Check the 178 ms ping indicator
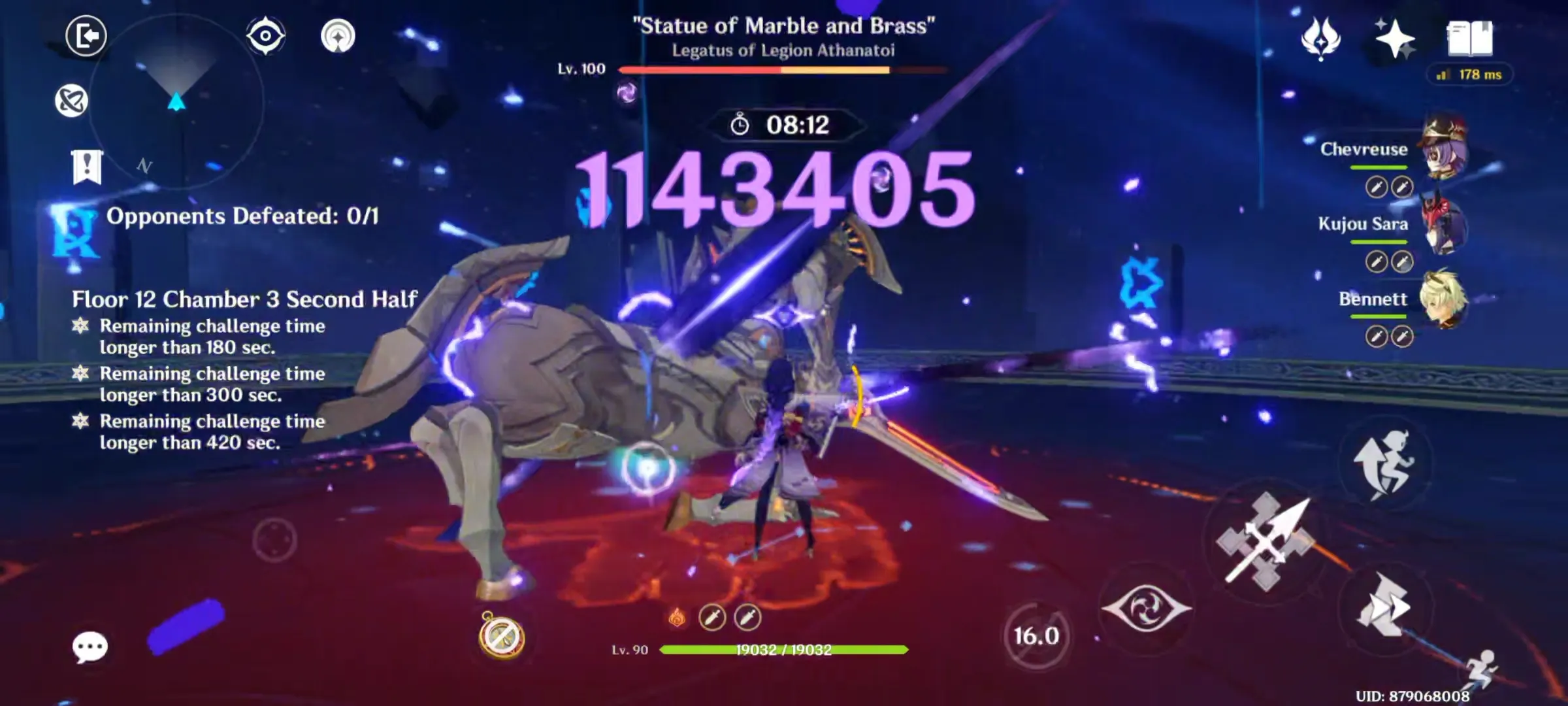Viewport: 1568px width, 706px height. pos(1469,75)
